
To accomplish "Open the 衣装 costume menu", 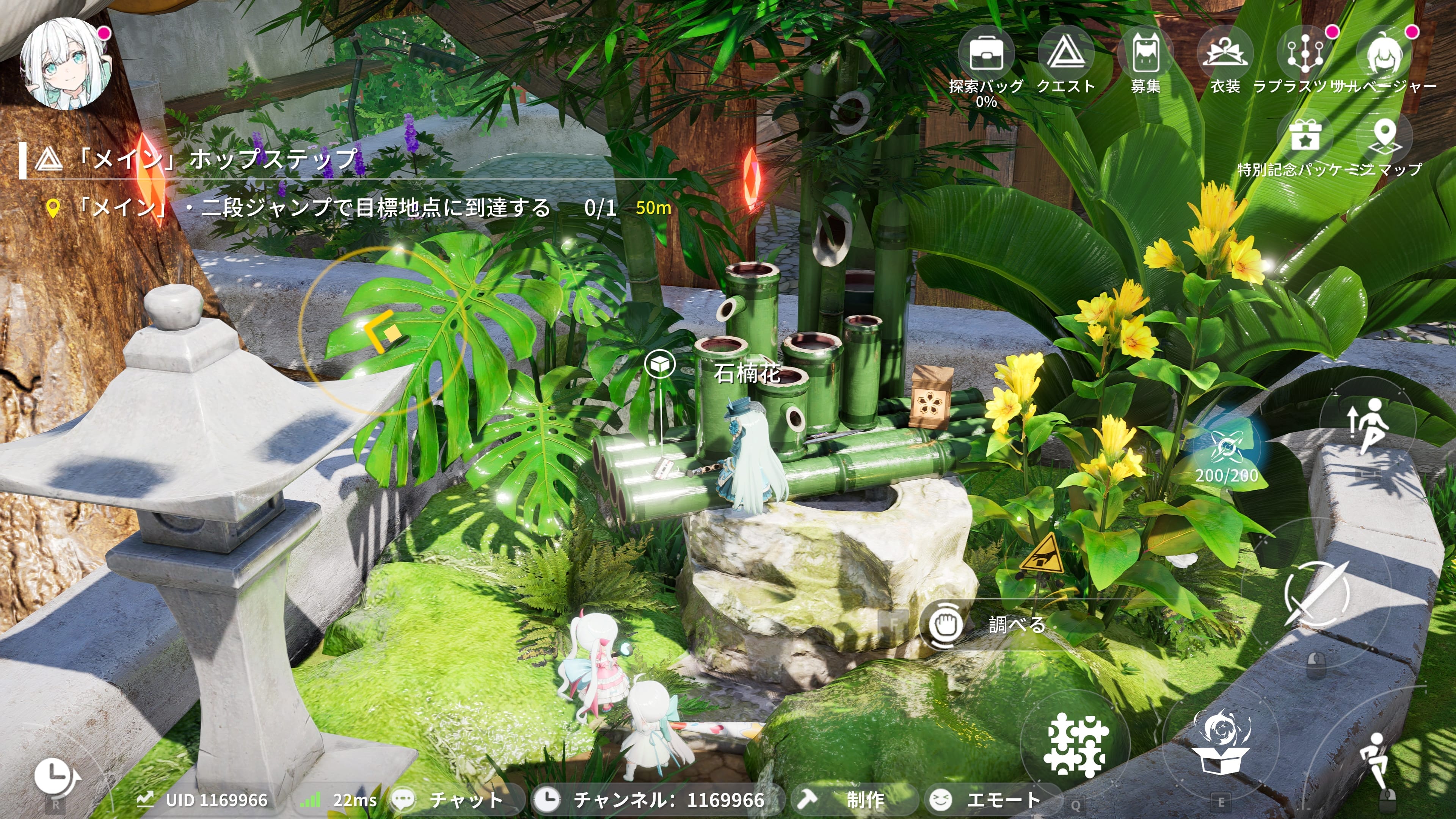I will [x=1225, y=54].
